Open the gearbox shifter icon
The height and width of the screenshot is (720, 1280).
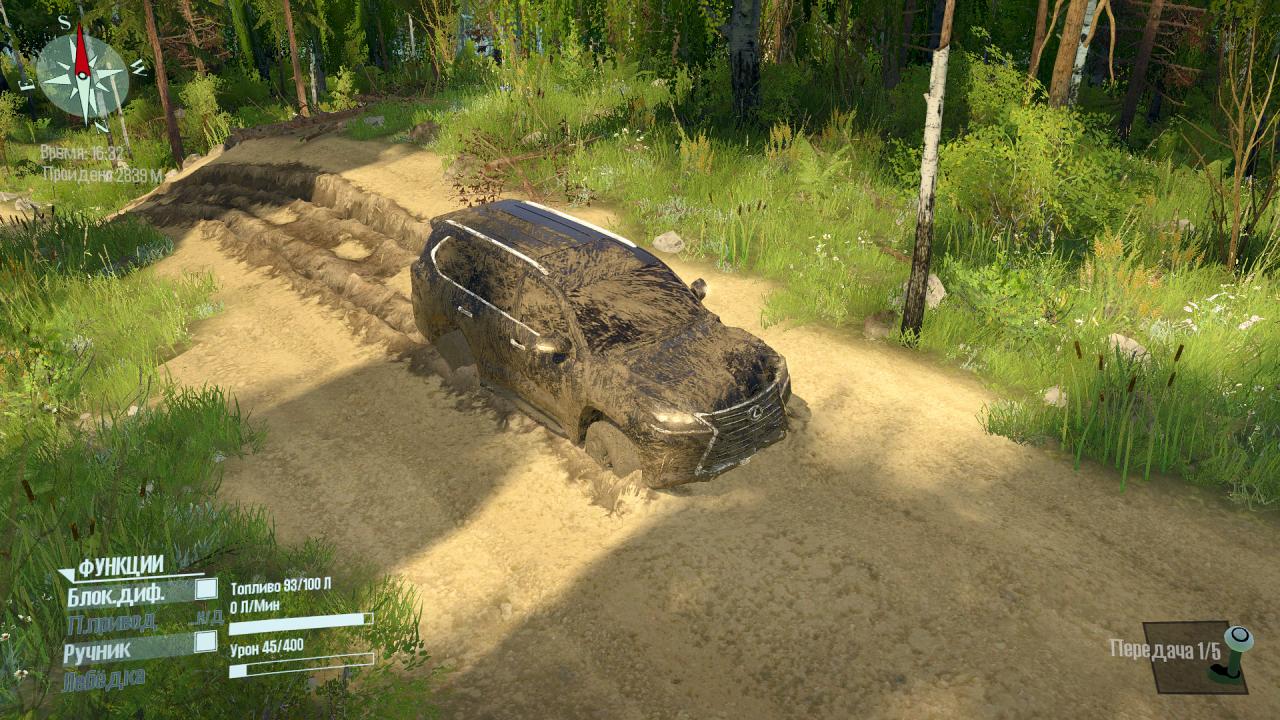pos(1231,655)
